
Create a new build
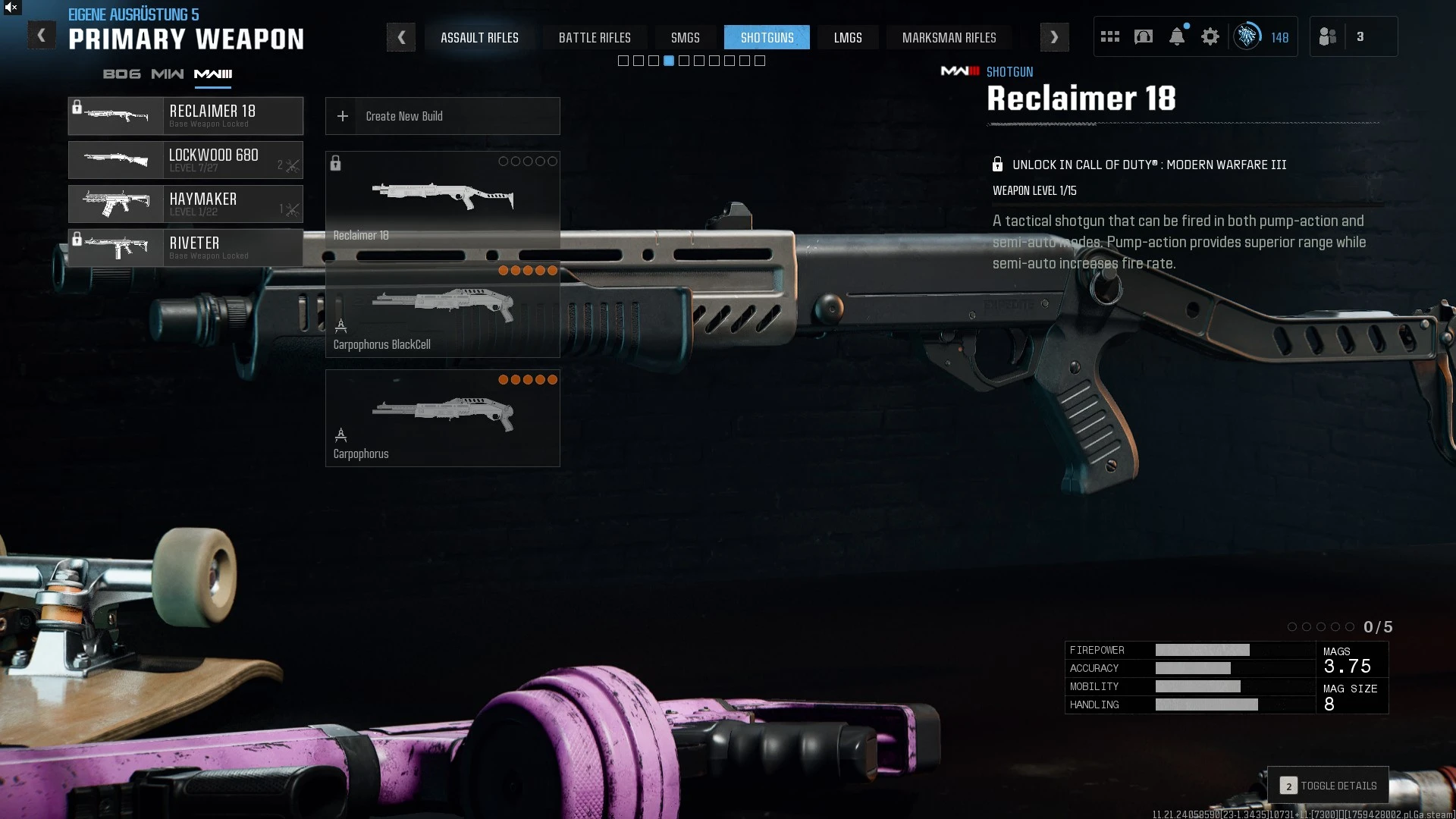(442, 116)
